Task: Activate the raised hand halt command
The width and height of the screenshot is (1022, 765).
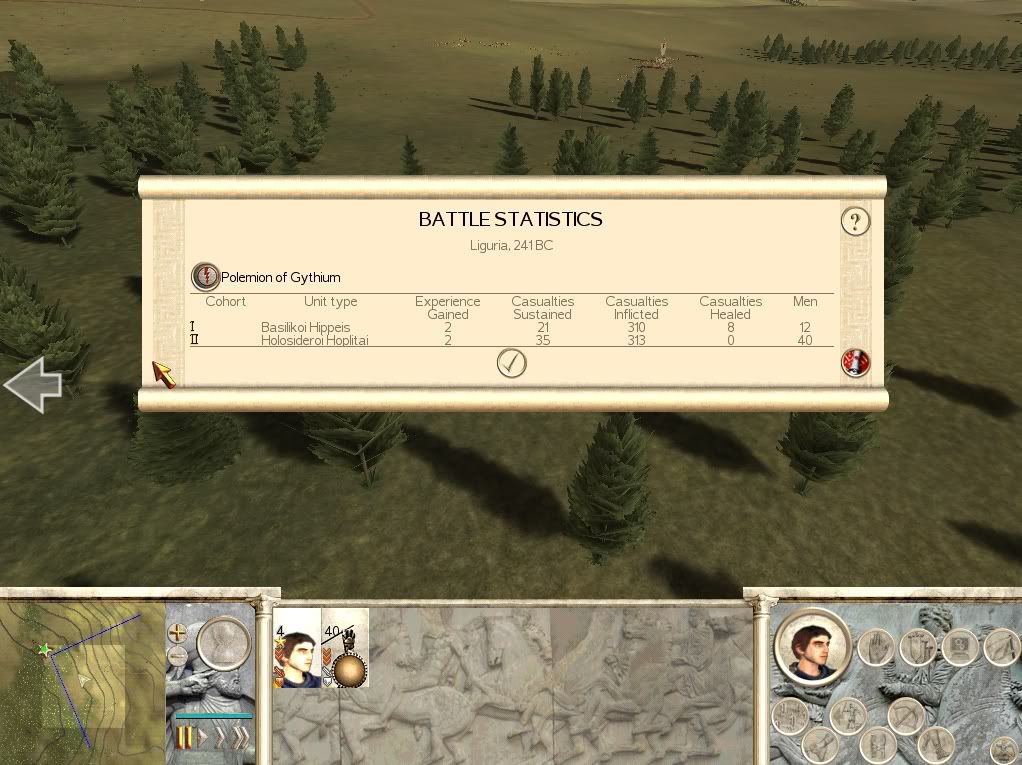Action: [x=875, y=647]
